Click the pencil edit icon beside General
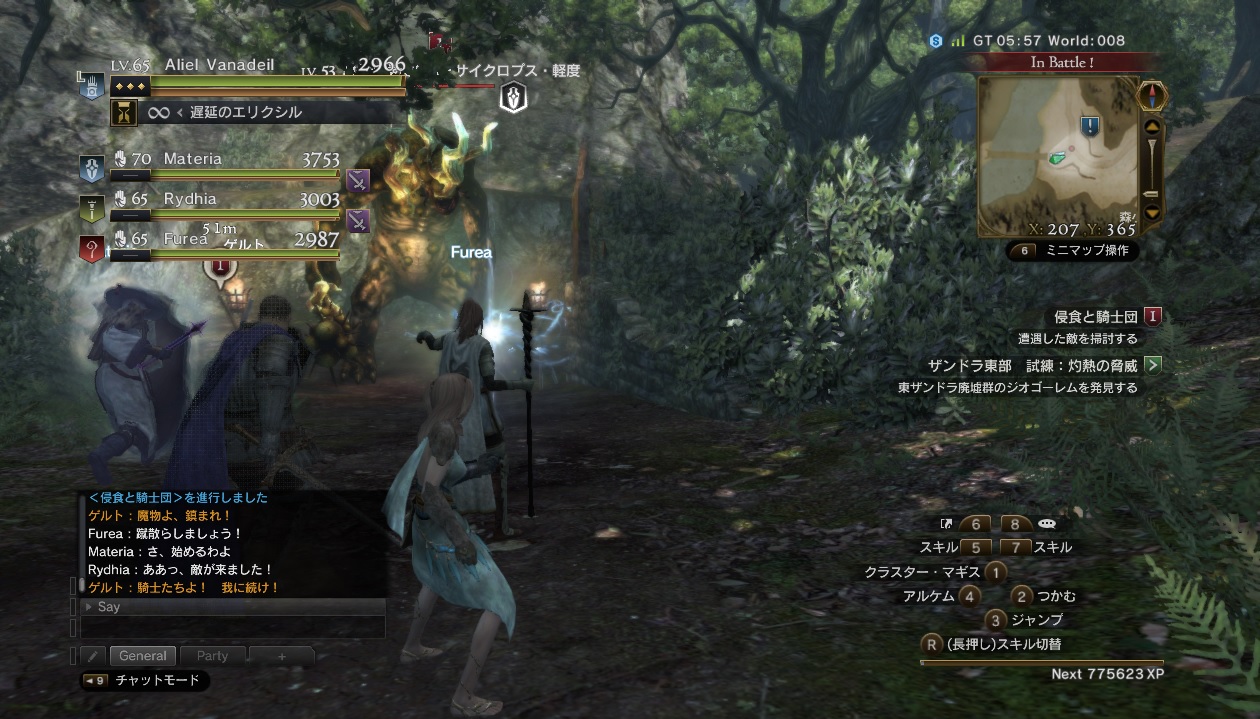This screenshot has height=719, width=1260. (x=92, y=656)
